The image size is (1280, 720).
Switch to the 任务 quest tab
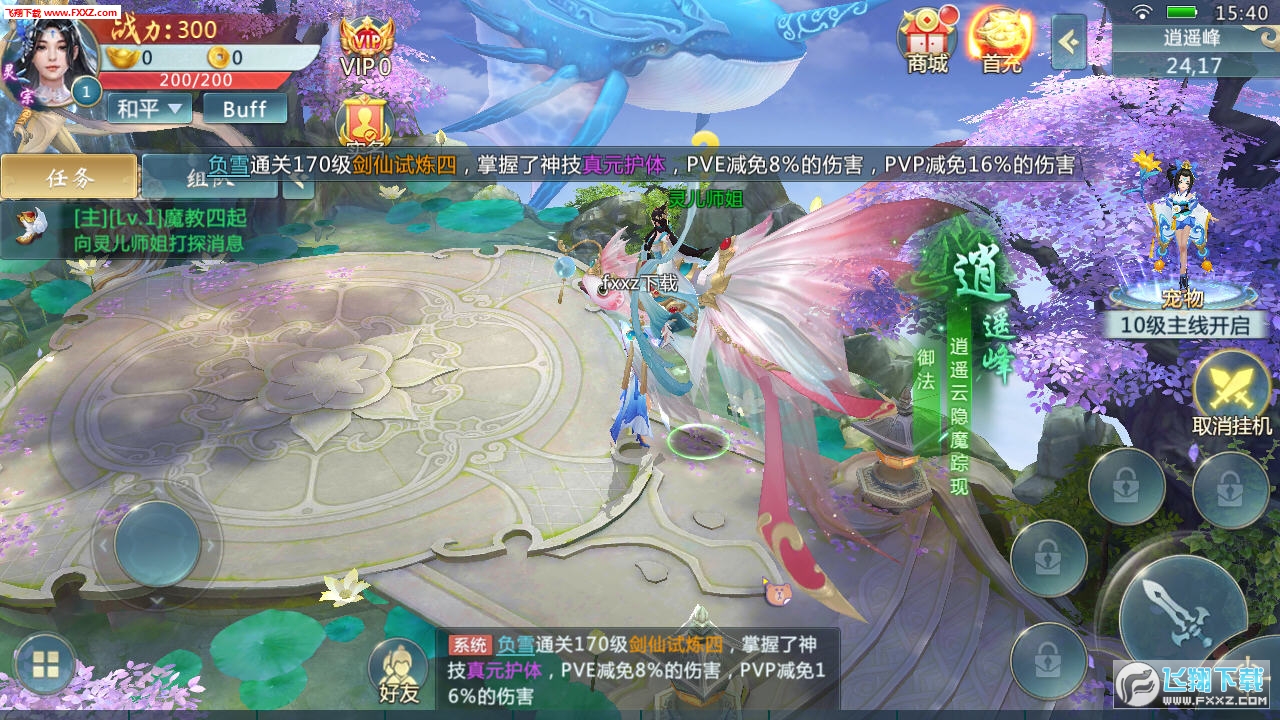pos(68,176)
